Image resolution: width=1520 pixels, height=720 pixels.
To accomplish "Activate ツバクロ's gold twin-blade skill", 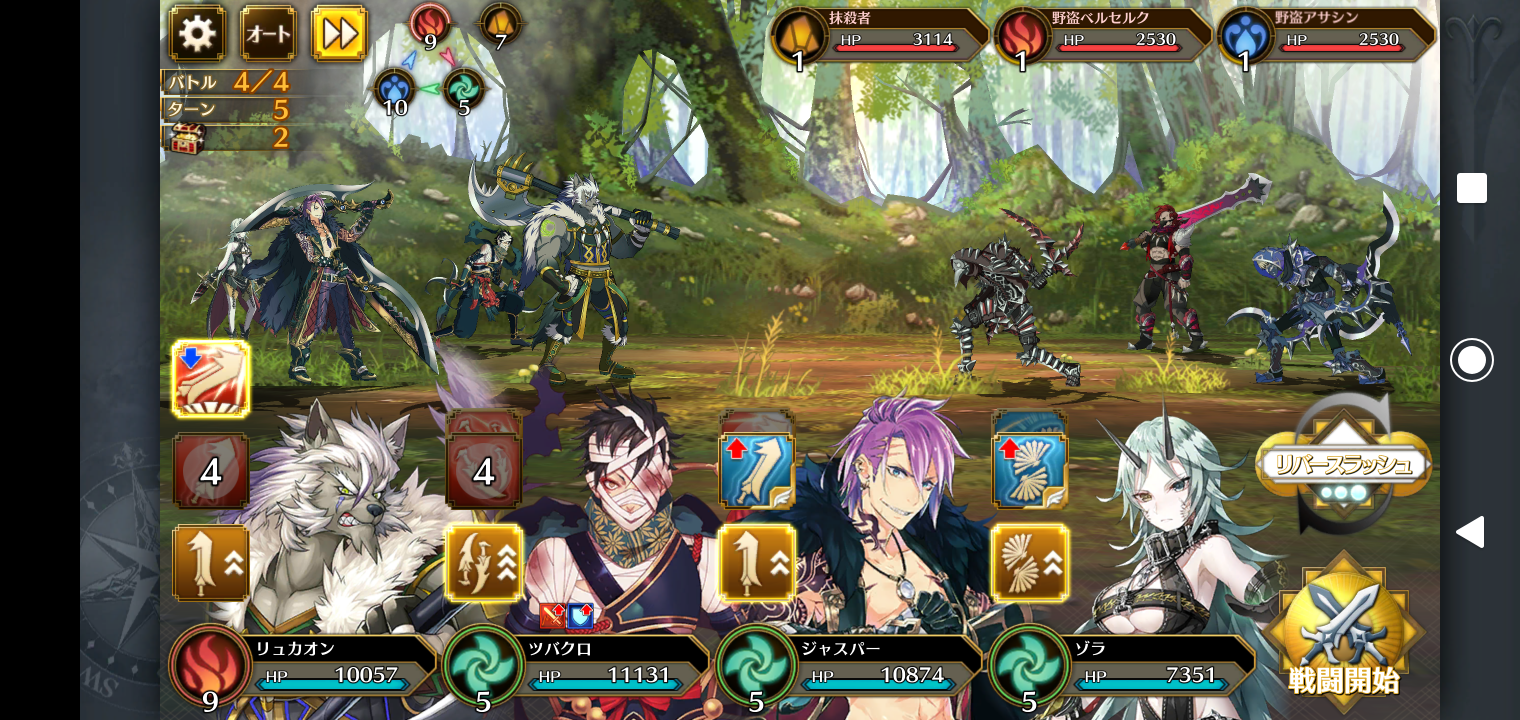I will click(484, 563).
